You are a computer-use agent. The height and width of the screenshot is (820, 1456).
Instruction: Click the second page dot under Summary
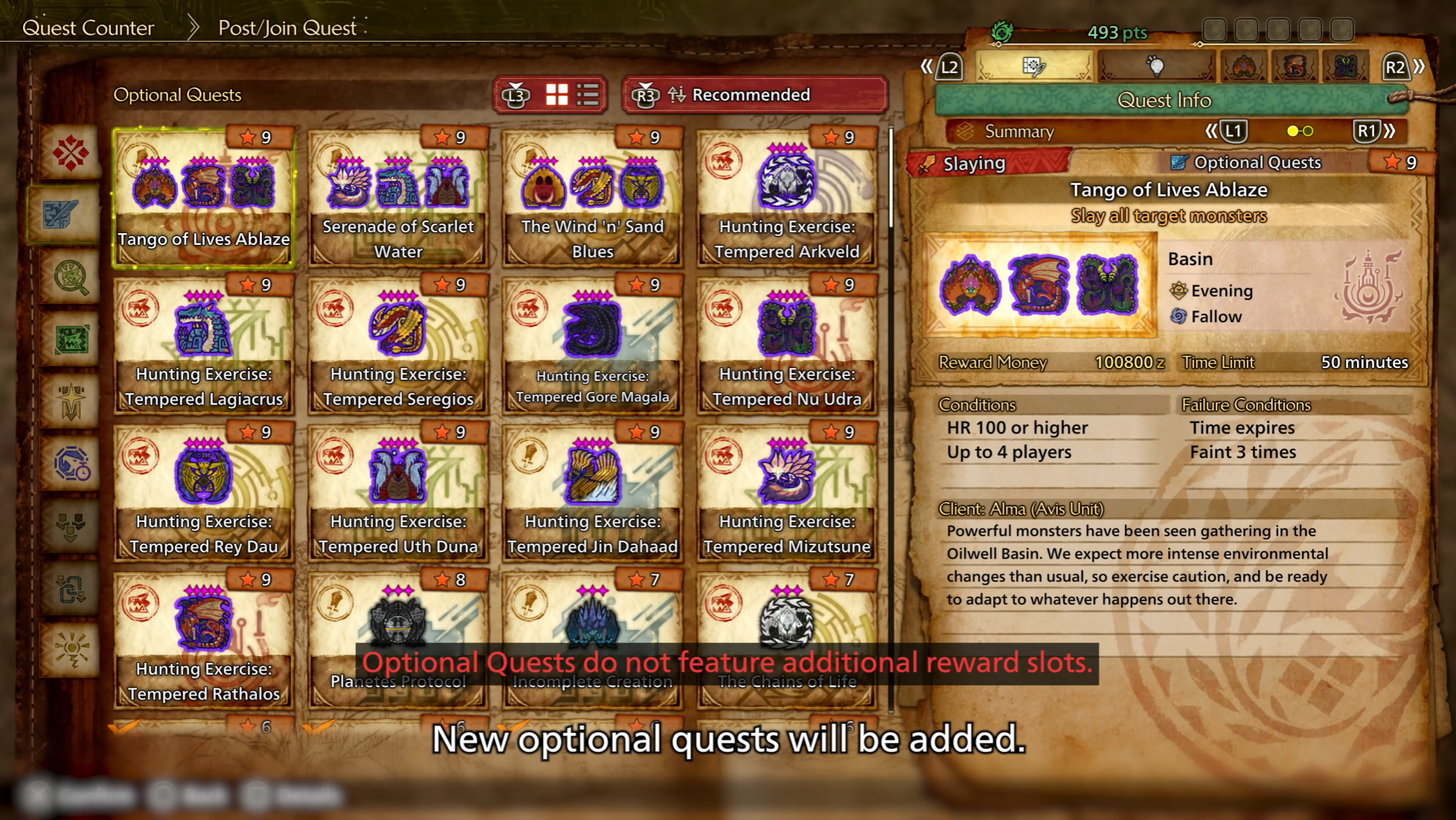(x=1309, y=132)
